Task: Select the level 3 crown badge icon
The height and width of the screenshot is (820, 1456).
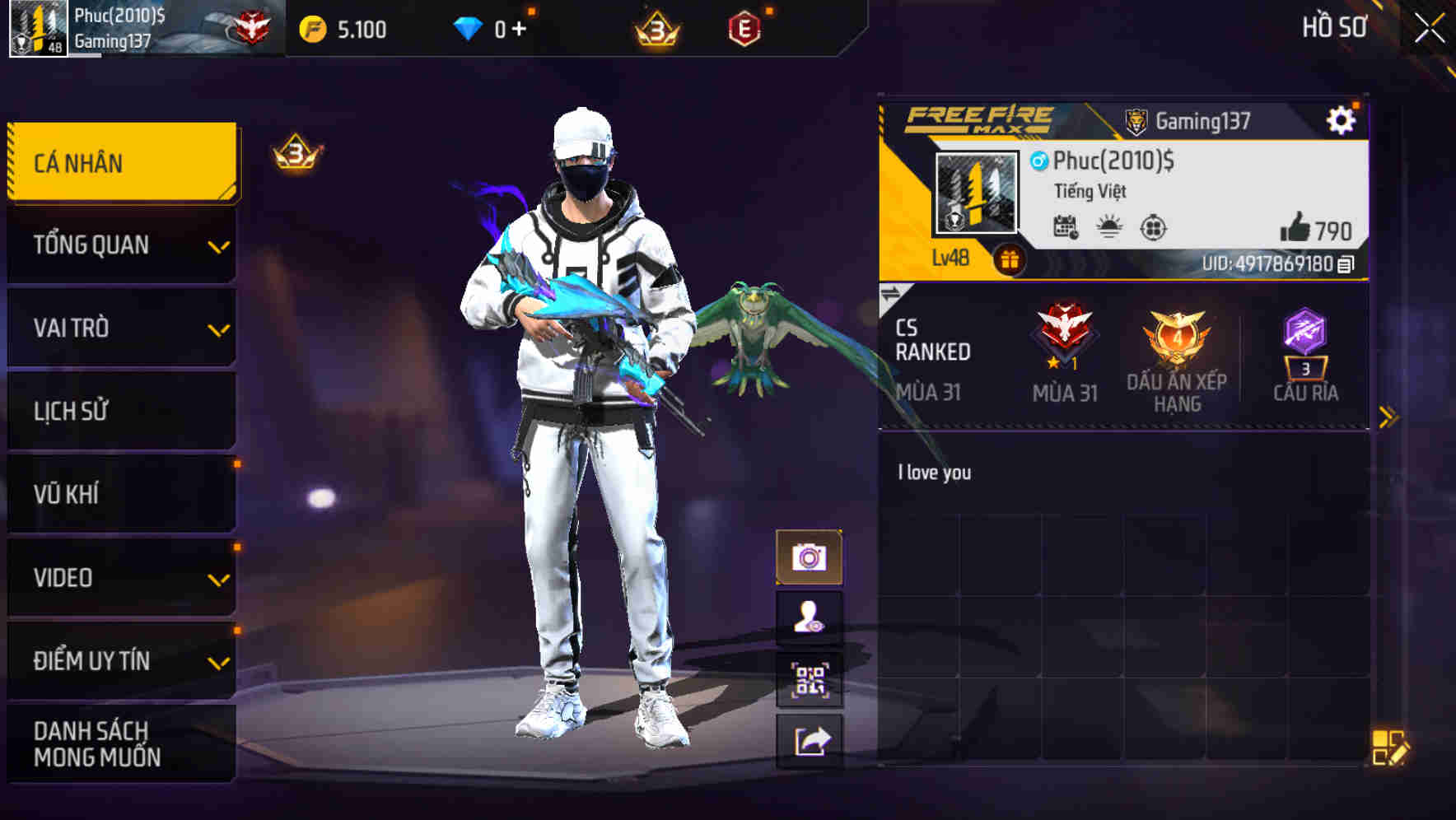Action: pyautogui.click(x=655, y=27)
